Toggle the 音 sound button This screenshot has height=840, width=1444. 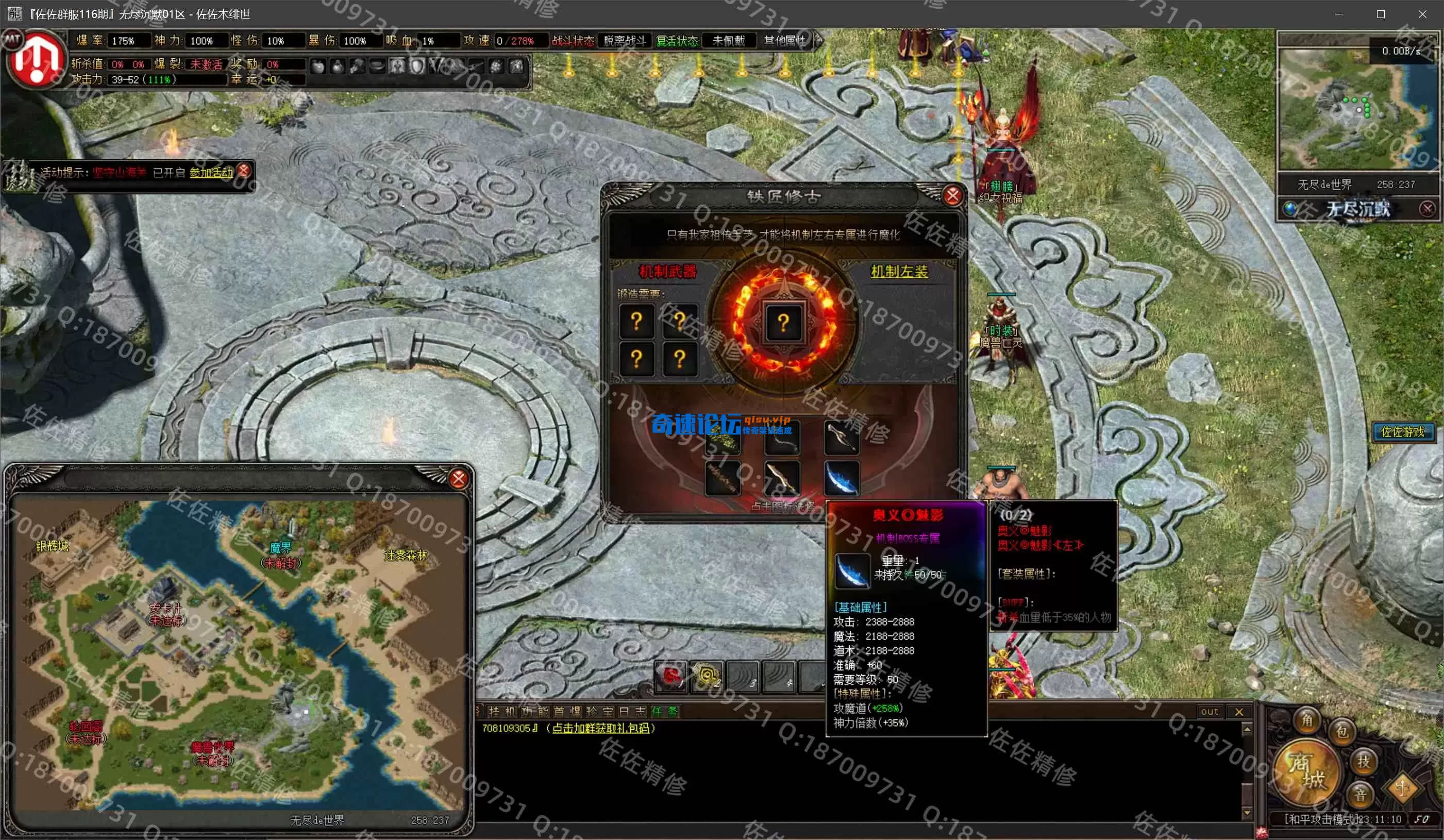click(1361, 794)
